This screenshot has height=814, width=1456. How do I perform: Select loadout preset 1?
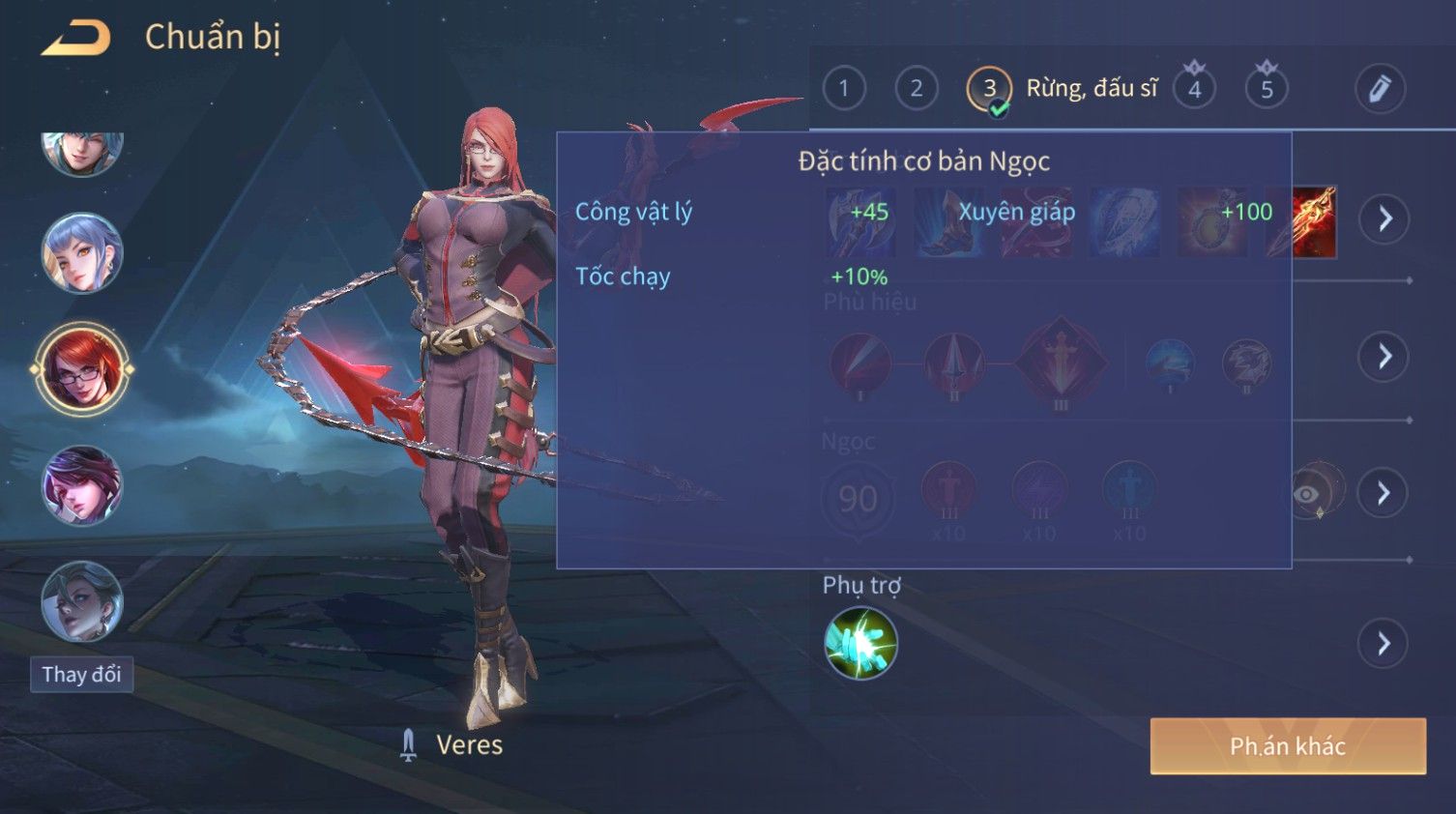click(x=844, y=89)
